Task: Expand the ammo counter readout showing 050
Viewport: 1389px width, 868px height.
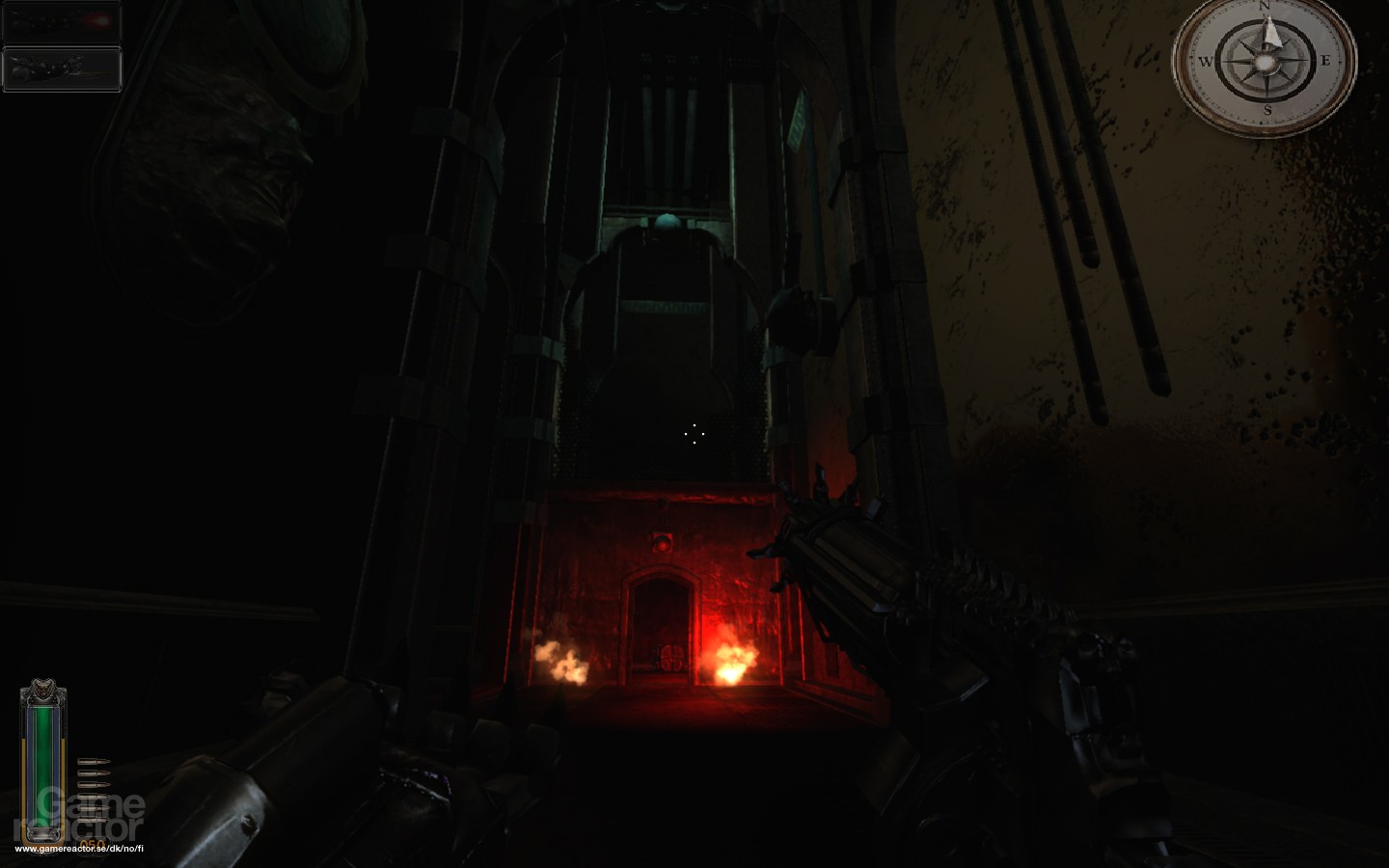Action: [x=94, y=843]
